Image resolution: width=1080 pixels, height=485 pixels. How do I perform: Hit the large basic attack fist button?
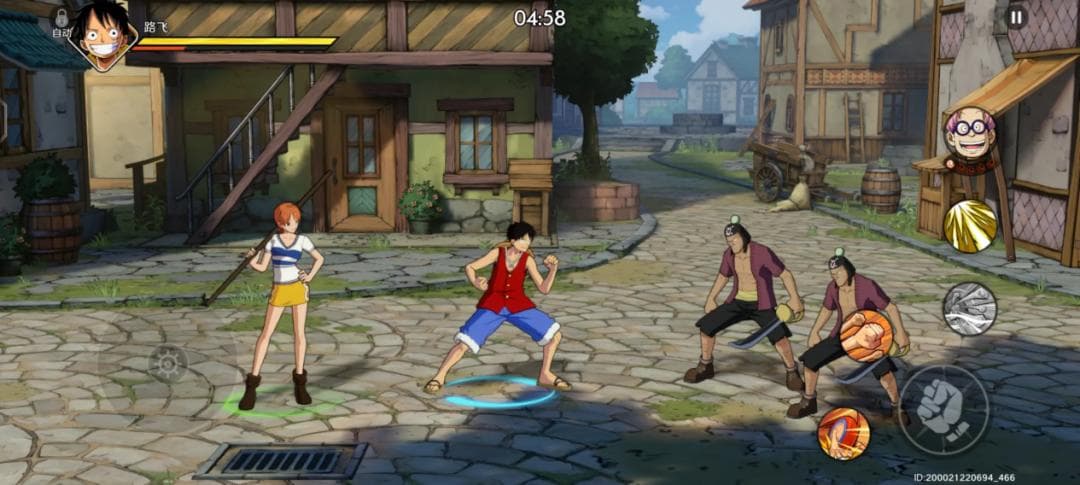943,410
